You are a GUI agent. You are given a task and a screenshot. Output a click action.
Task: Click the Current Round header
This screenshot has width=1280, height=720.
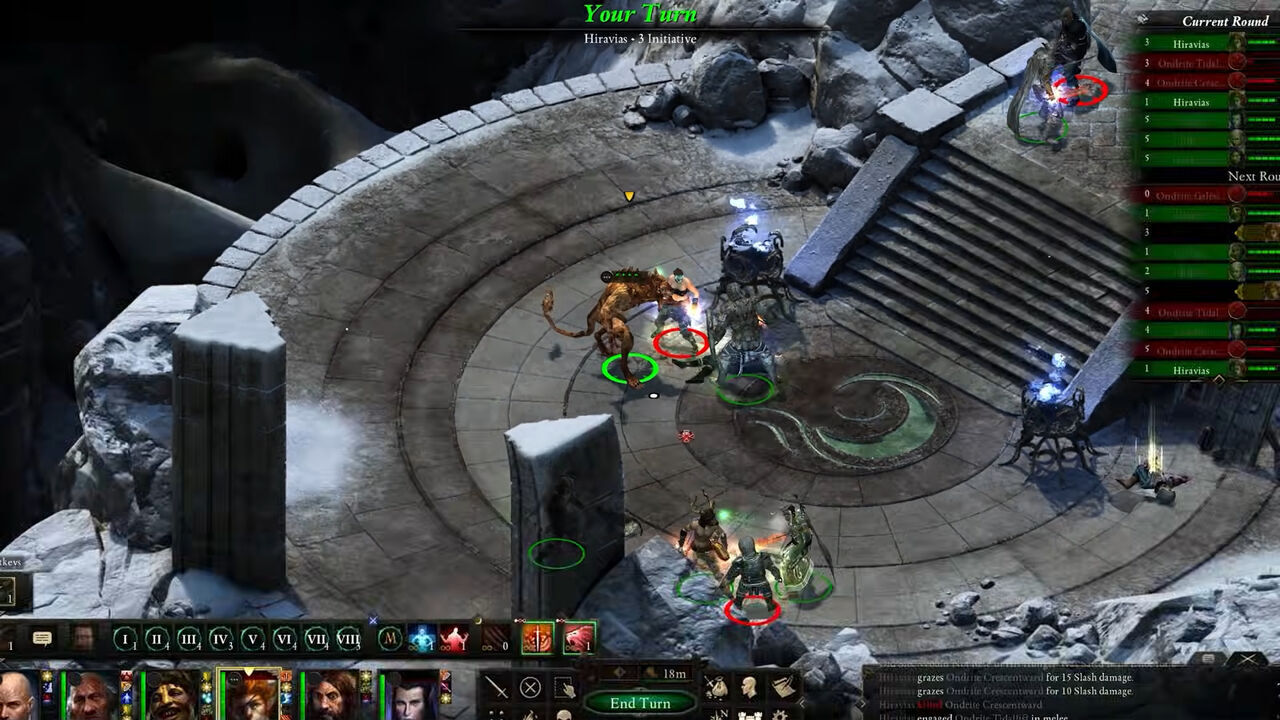coord(1224,21)
